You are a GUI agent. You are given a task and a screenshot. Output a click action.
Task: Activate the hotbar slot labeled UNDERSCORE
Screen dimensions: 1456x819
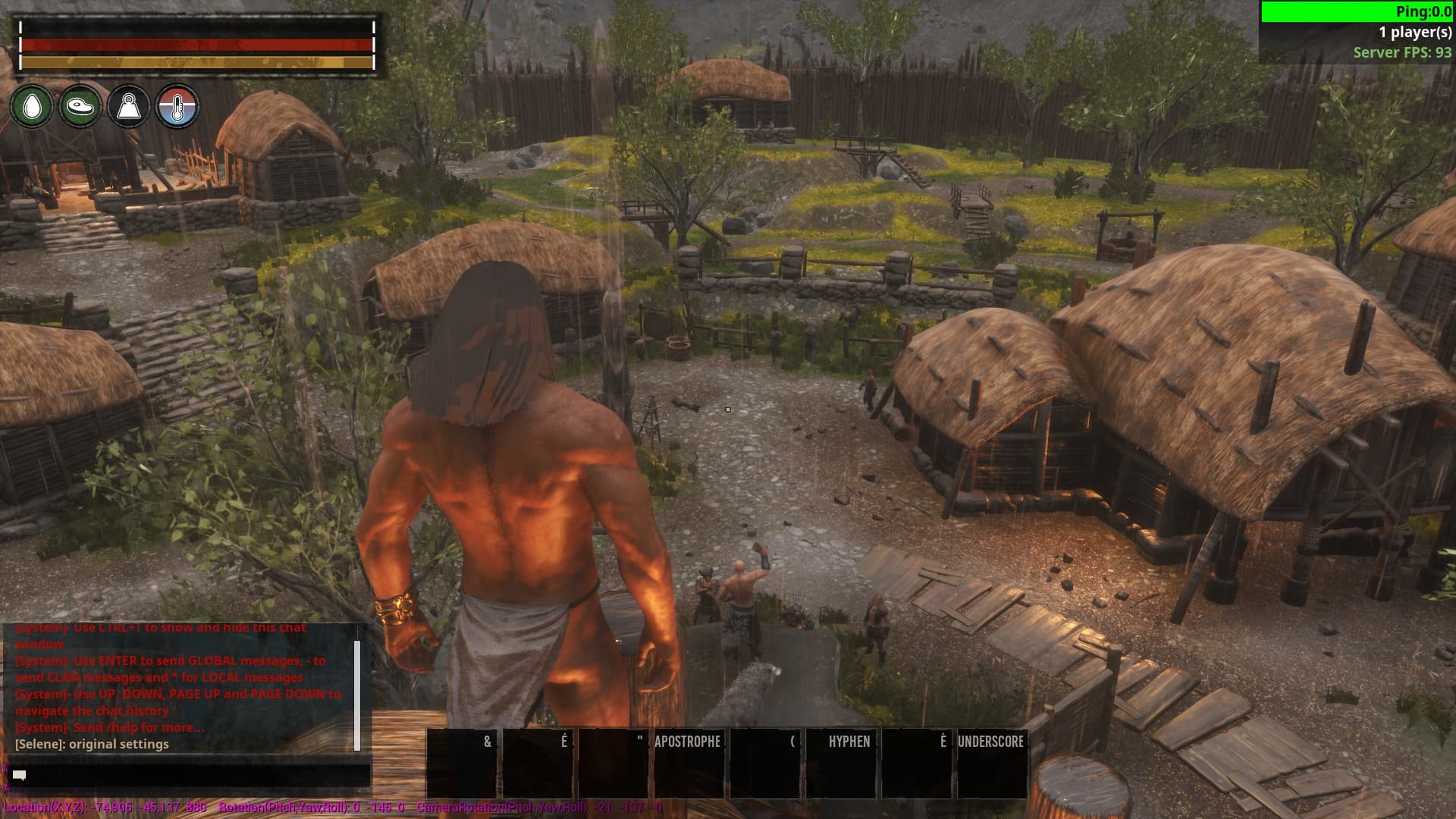coord(991,763)
